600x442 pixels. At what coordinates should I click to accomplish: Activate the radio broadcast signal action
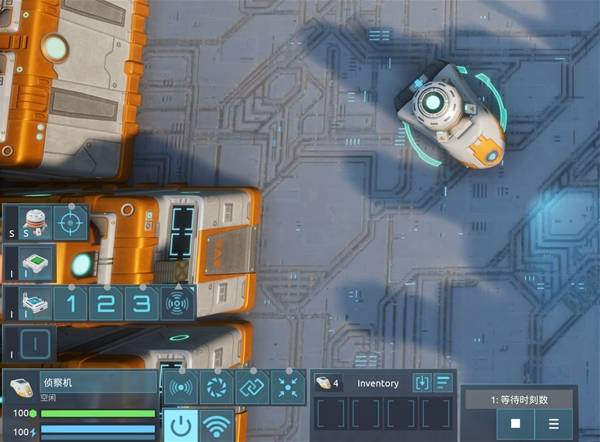click(181, 387)
